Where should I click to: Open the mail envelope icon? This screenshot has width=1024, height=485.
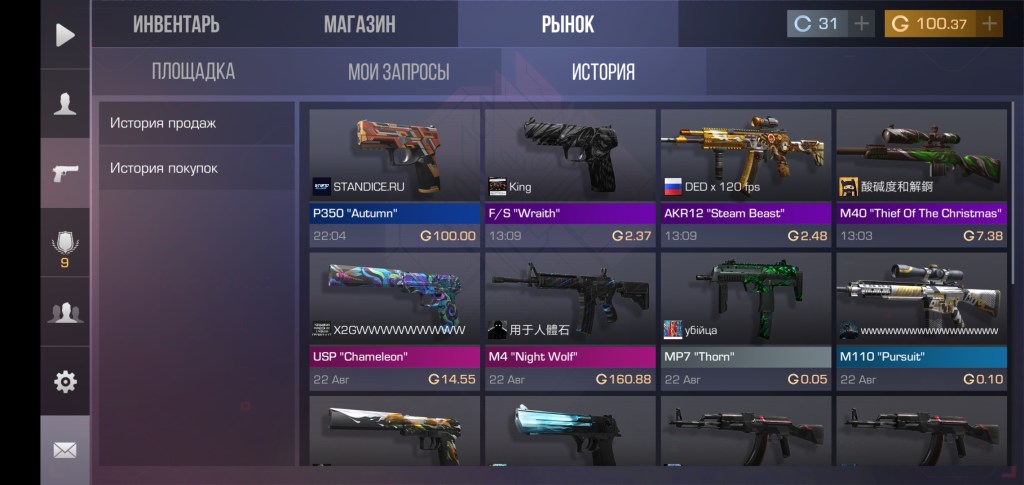65,450
